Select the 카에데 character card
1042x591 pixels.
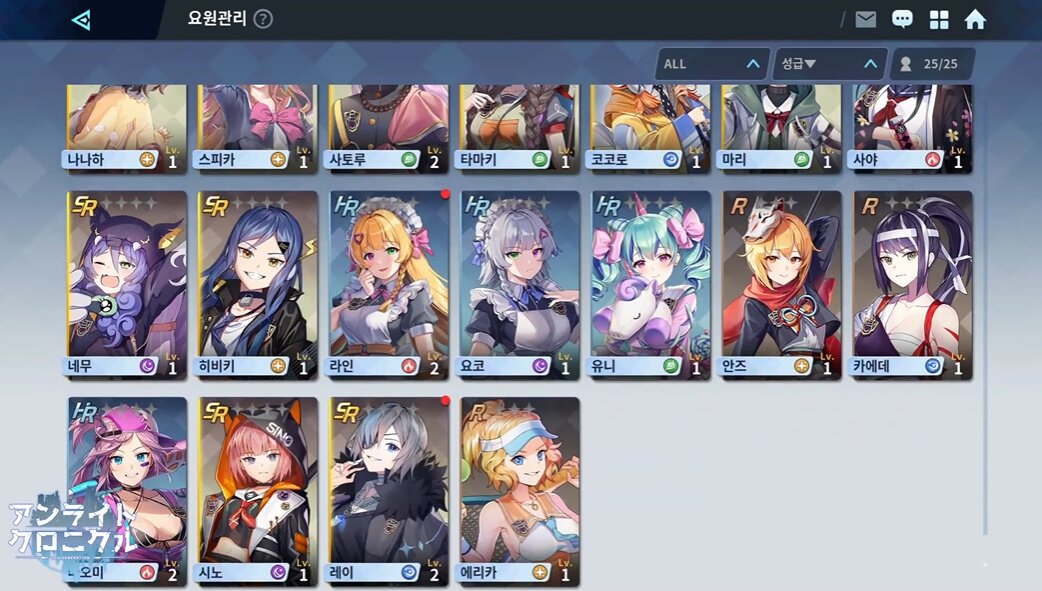click(x=913, y=281)
